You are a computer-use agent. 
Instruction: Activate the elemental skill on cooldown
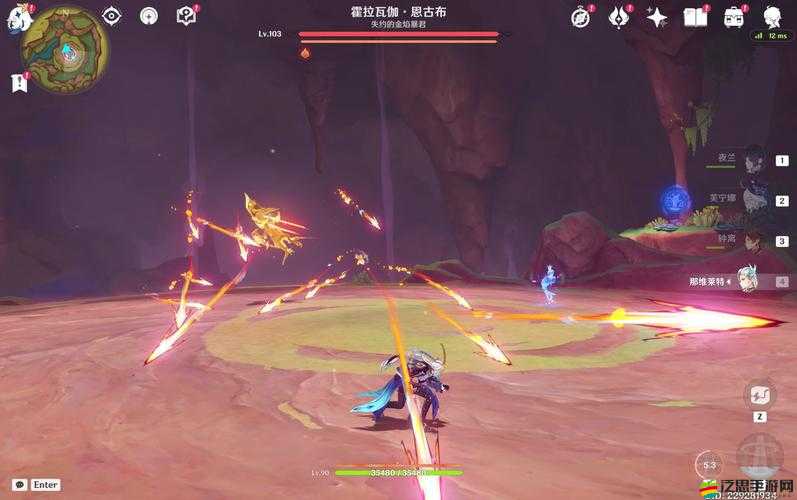pos(709,464)
